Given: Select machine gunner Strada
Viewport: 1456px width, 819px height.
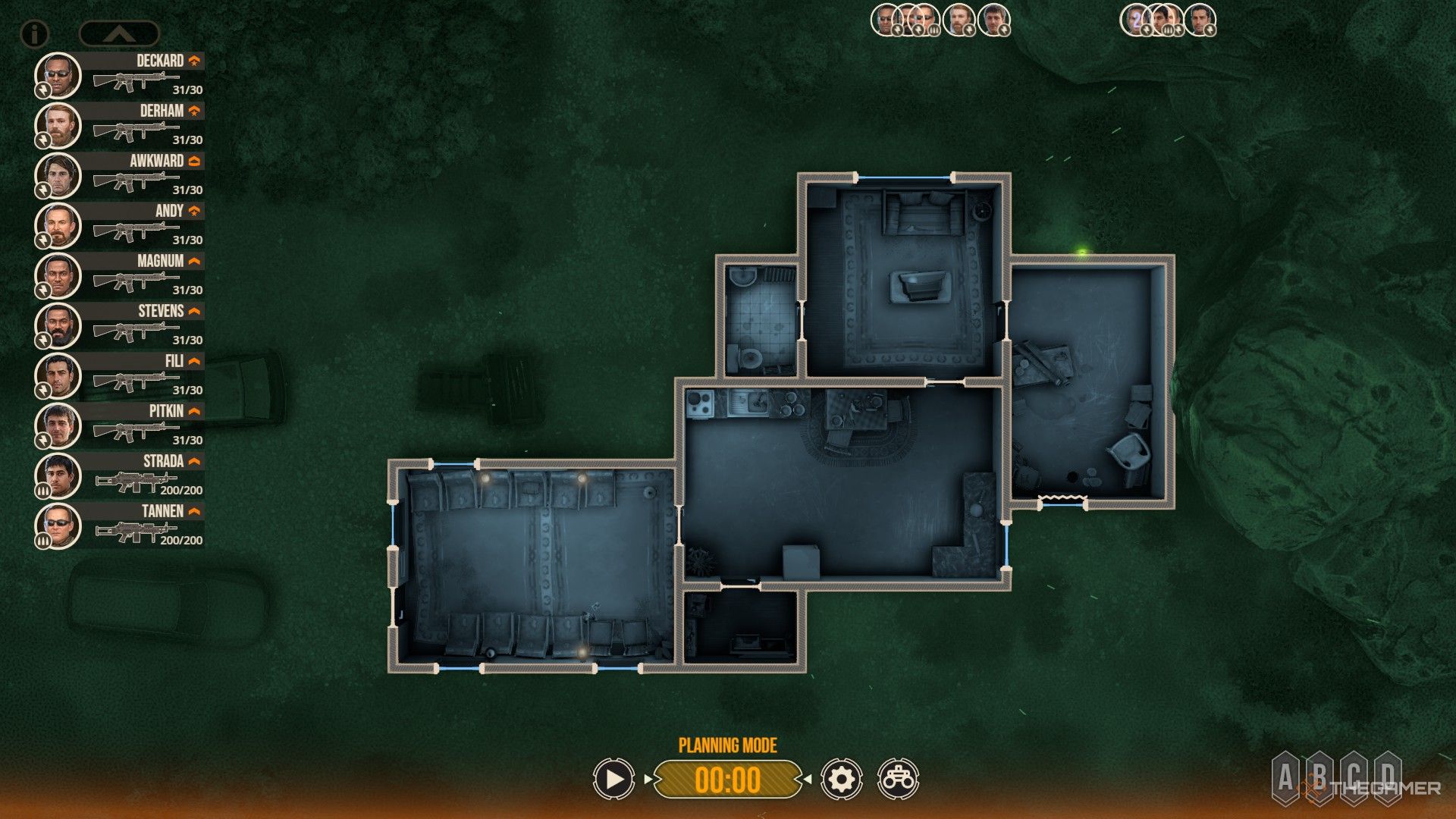Looking at the screenshot, I should 120,475.
